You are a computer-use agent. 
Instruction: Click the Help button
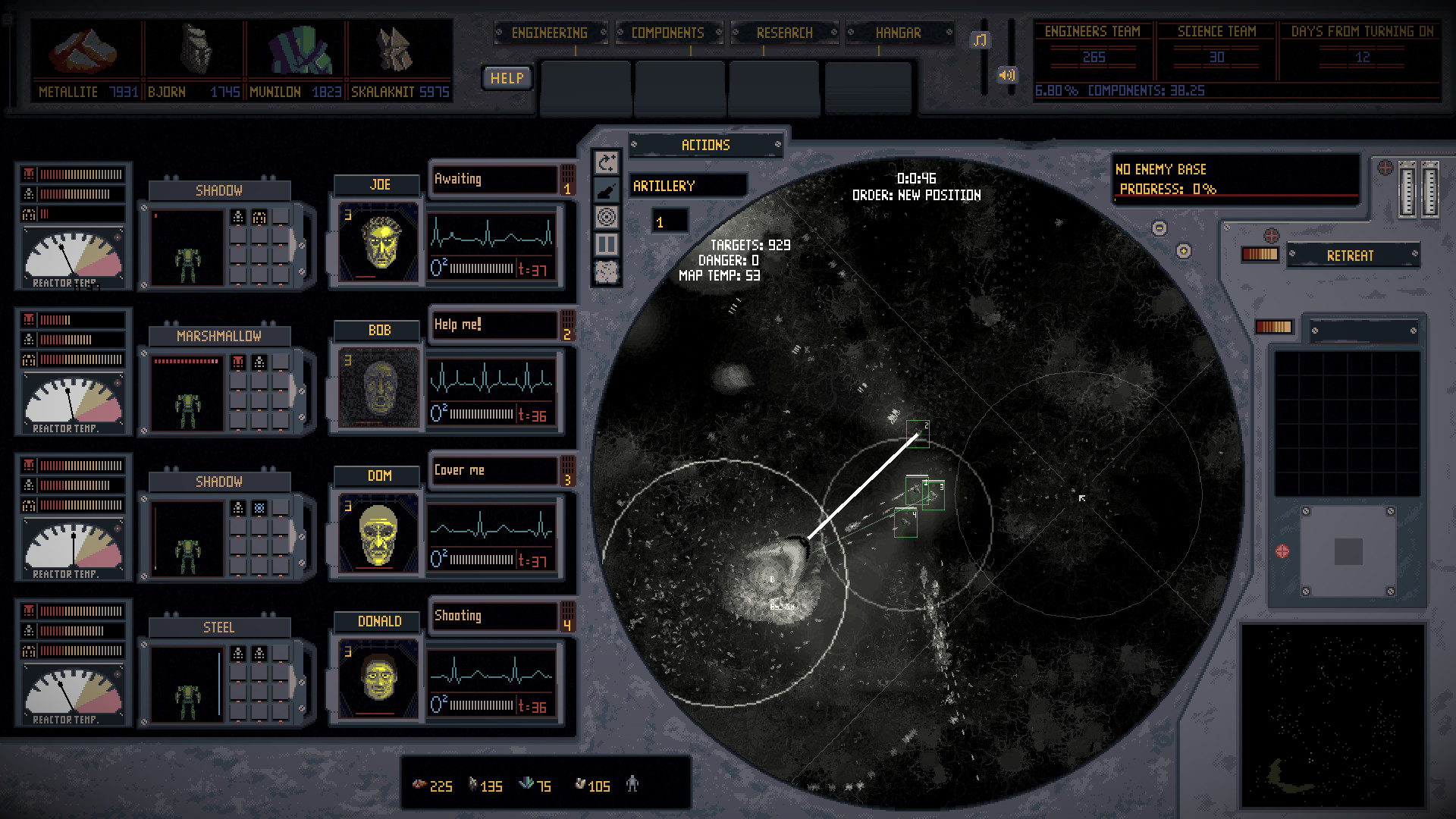click(507, 78)
